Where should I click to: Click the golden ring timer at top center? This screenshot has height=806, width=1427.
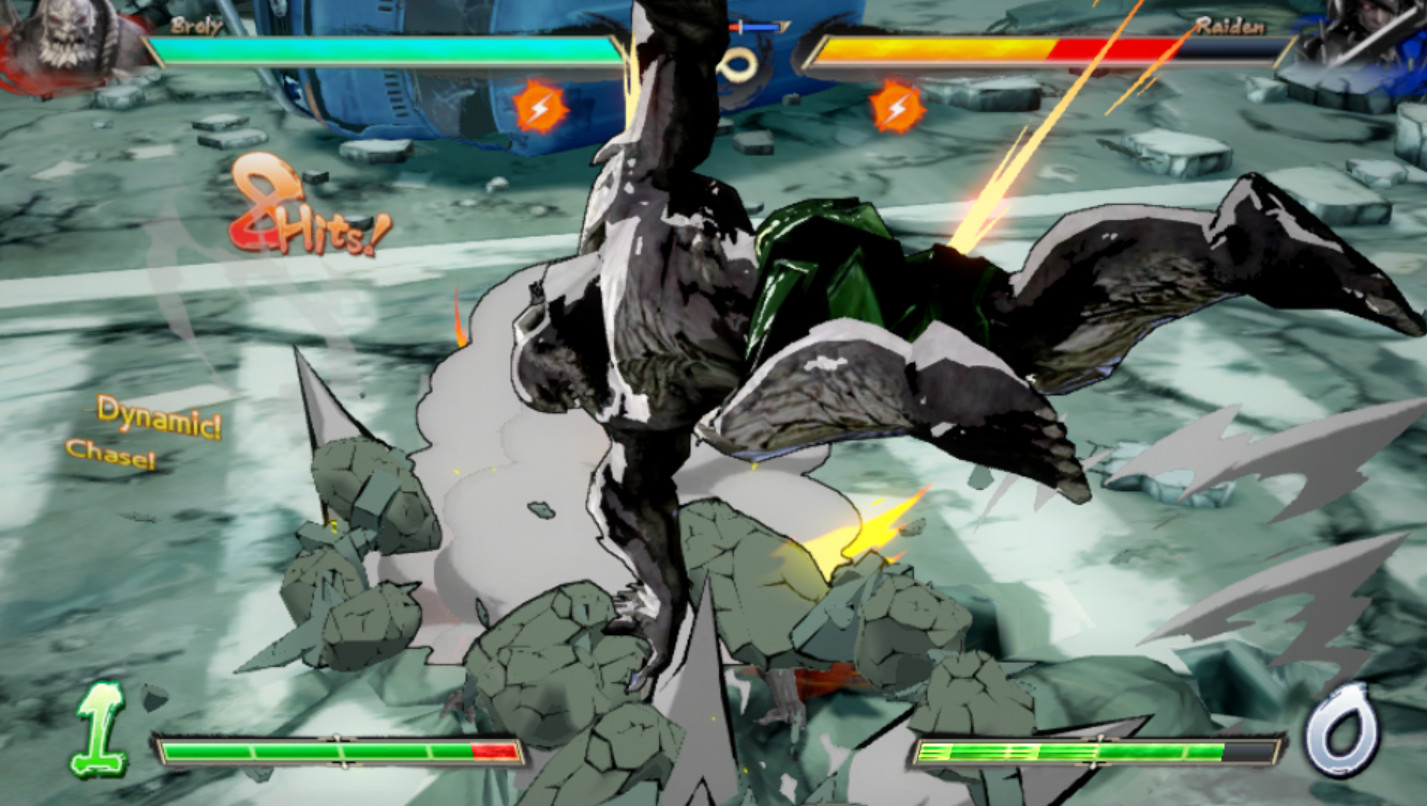point(738,62)
